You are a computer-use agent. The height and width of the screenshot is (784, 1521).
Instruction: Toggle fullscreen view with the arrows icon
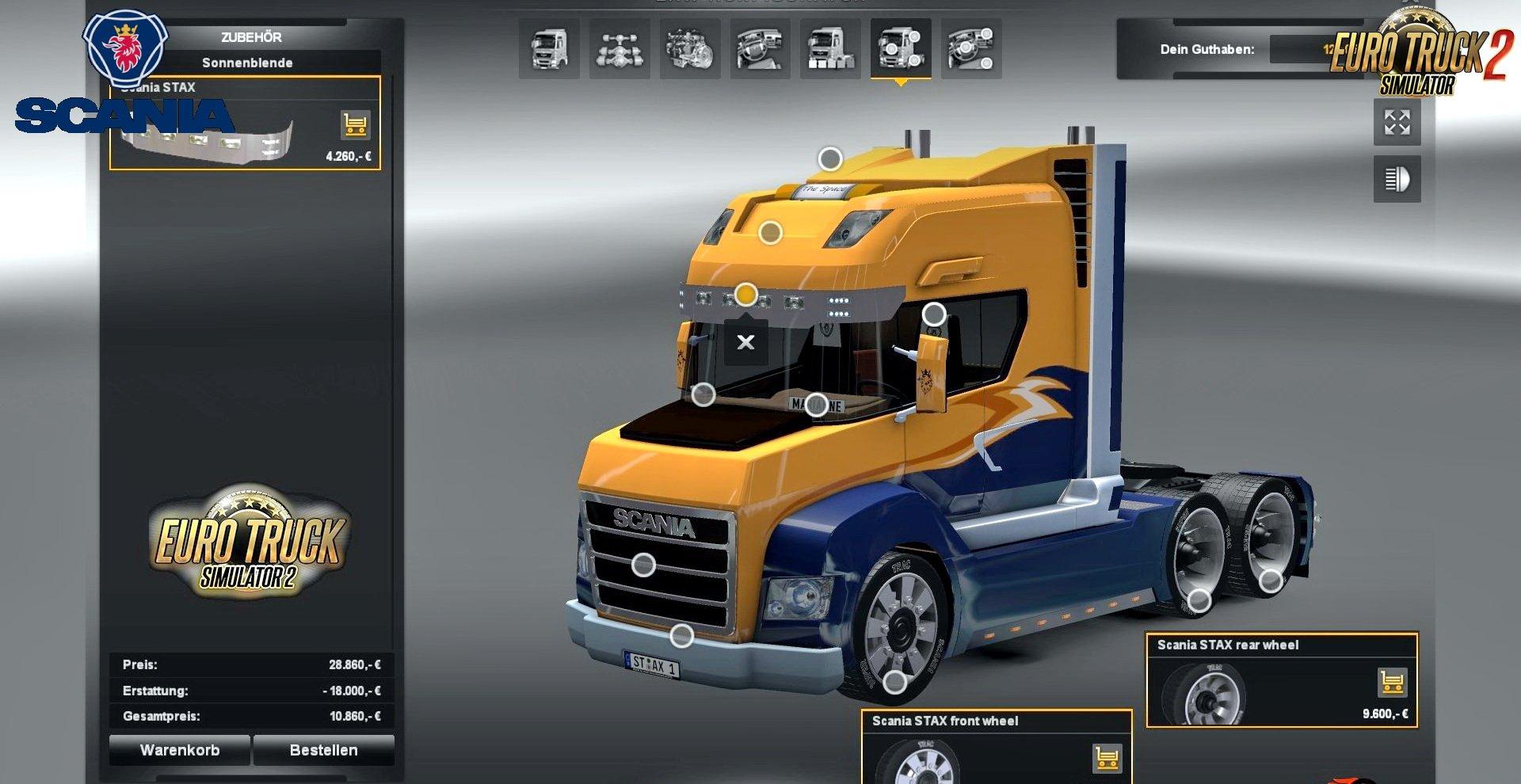pos(1397,123)
